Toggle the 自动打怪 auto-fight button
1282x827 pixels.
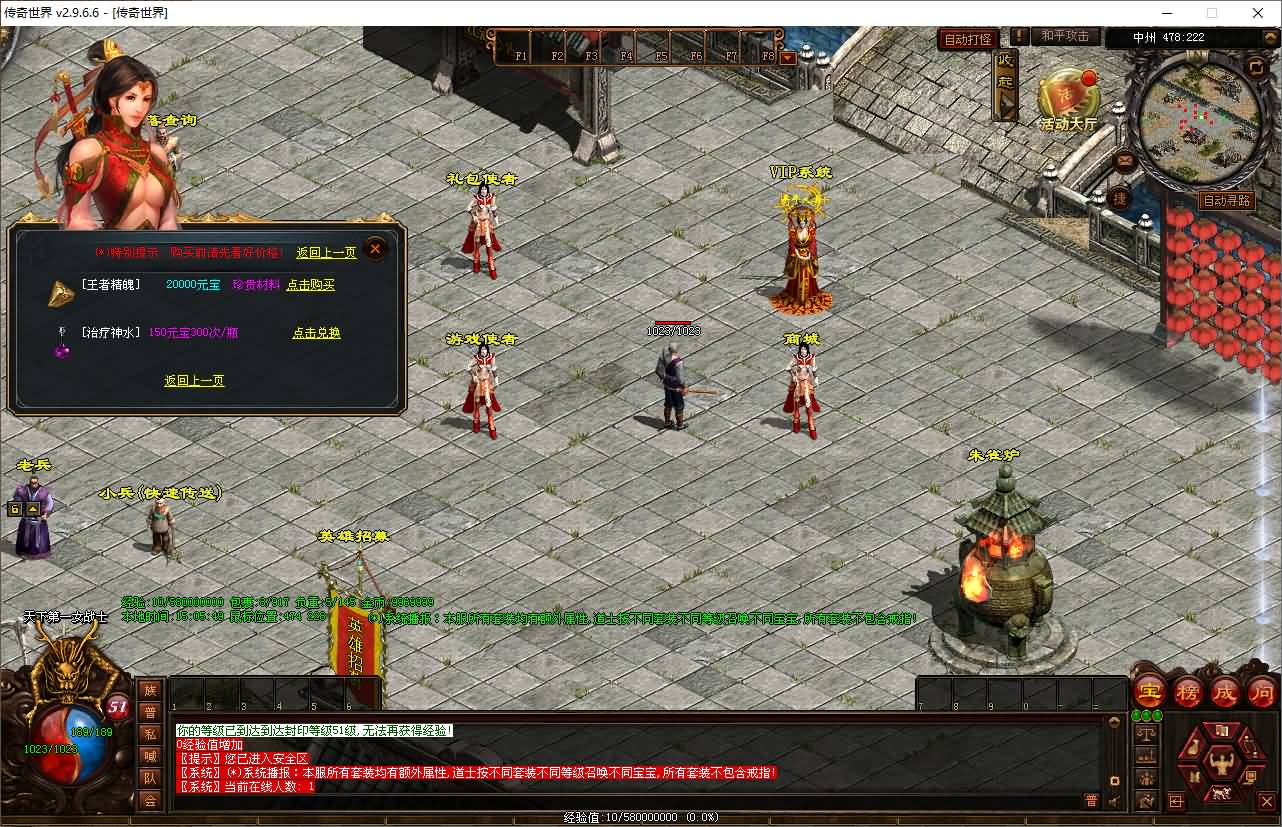[968, 39]
